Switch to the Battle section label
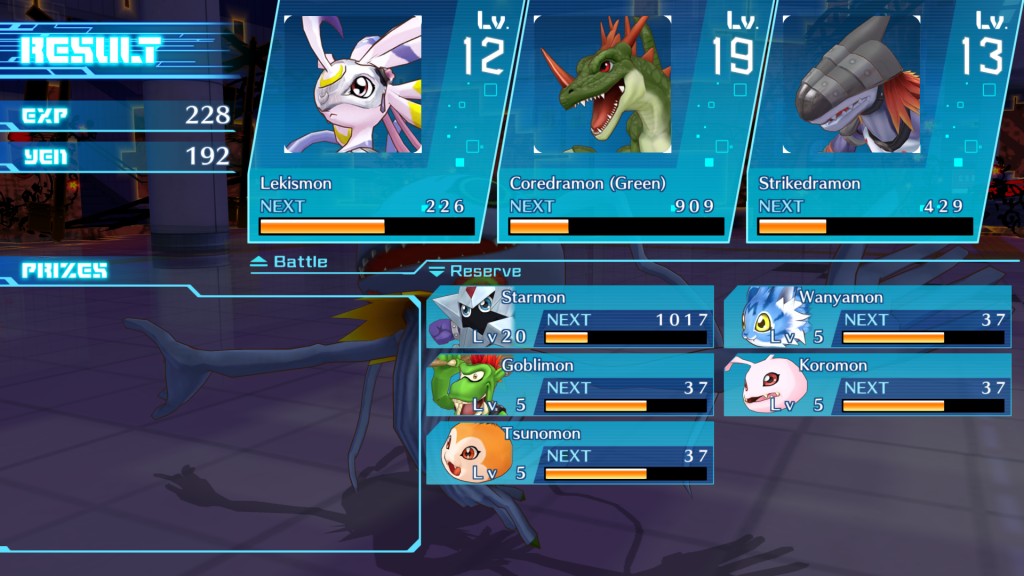This screenshot has width=1024, height=576. [x=290, y=262]
